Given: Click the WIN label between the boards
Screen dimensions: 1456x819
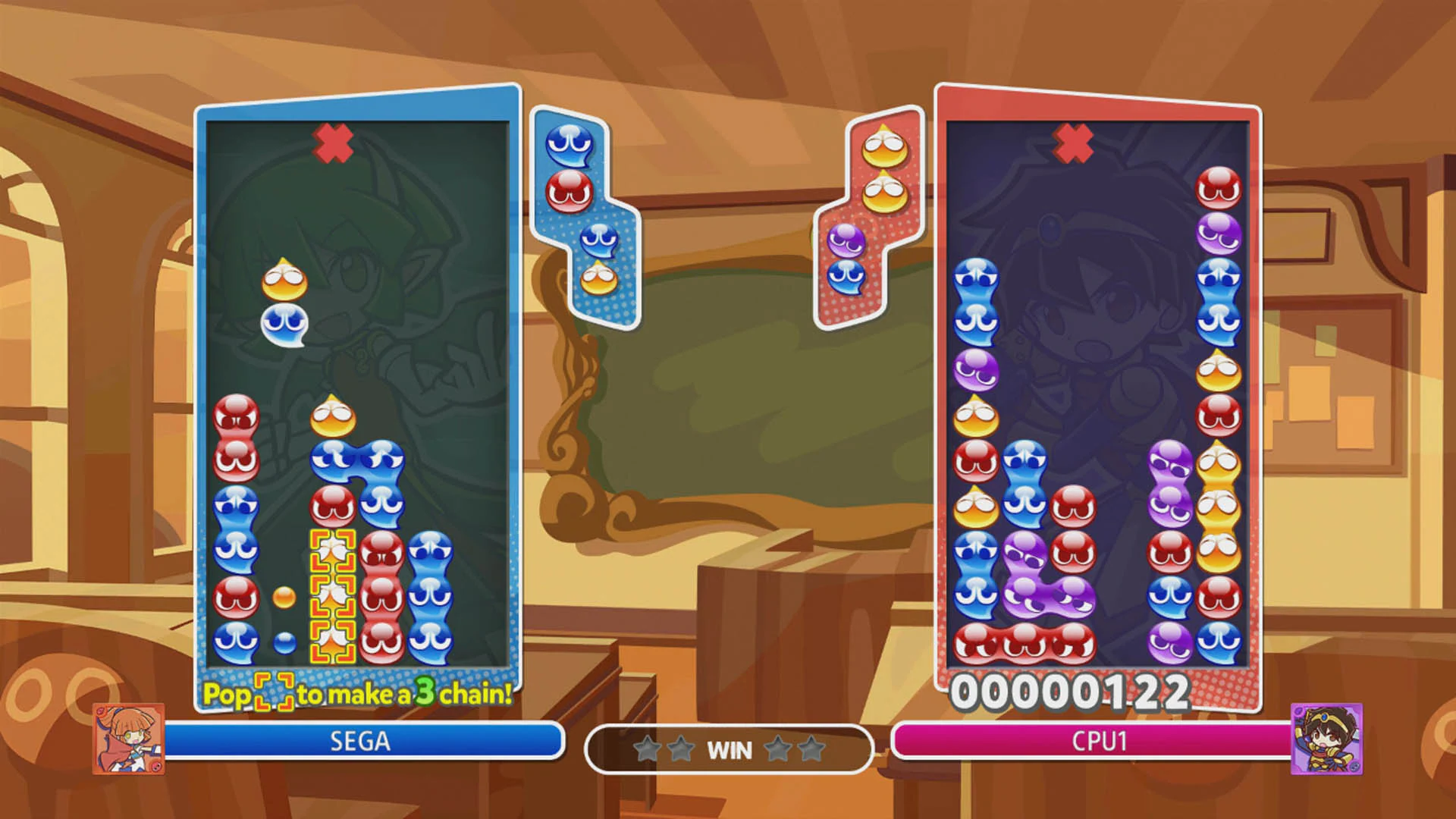Looking at the screenshot, I should point(730,749).
